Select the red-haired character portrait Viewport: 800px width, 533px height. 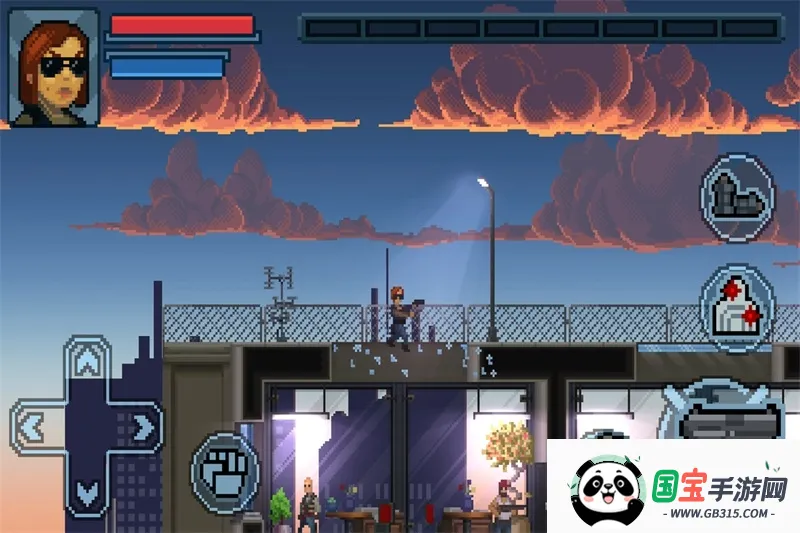(x=54, y=67)
